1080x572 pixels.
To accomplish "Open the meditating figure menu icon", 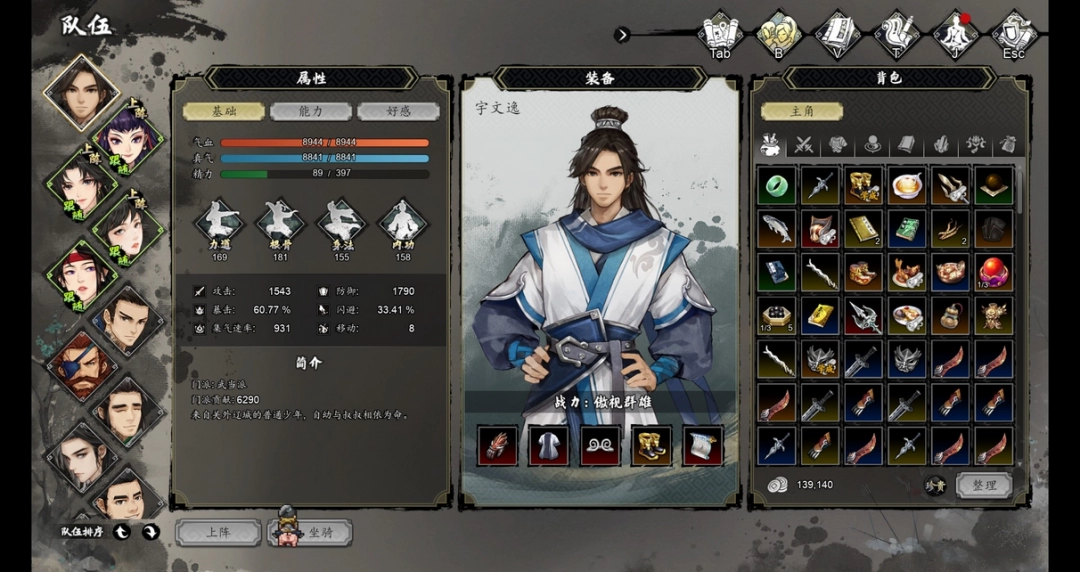I will click(955, 33).
